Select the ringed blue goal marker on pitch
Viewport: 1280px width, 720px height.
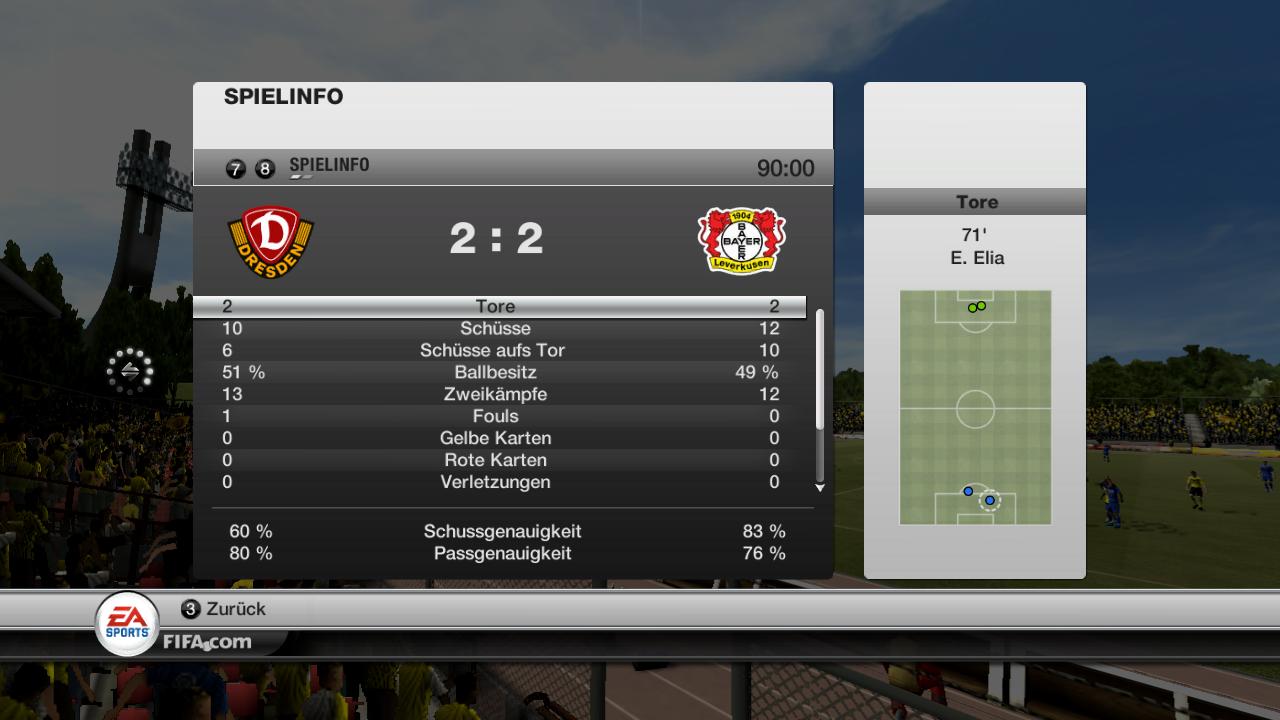point(990,500)
